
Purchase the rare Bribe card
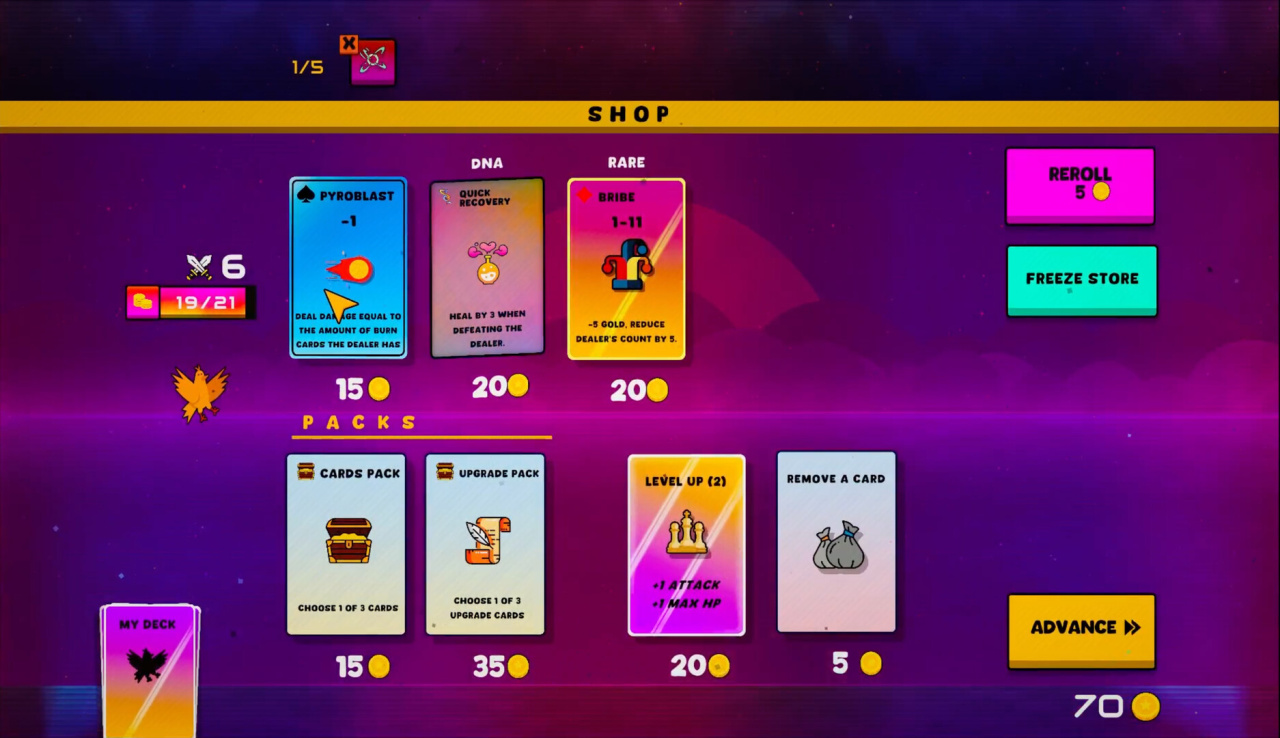[x=626, y=268]
